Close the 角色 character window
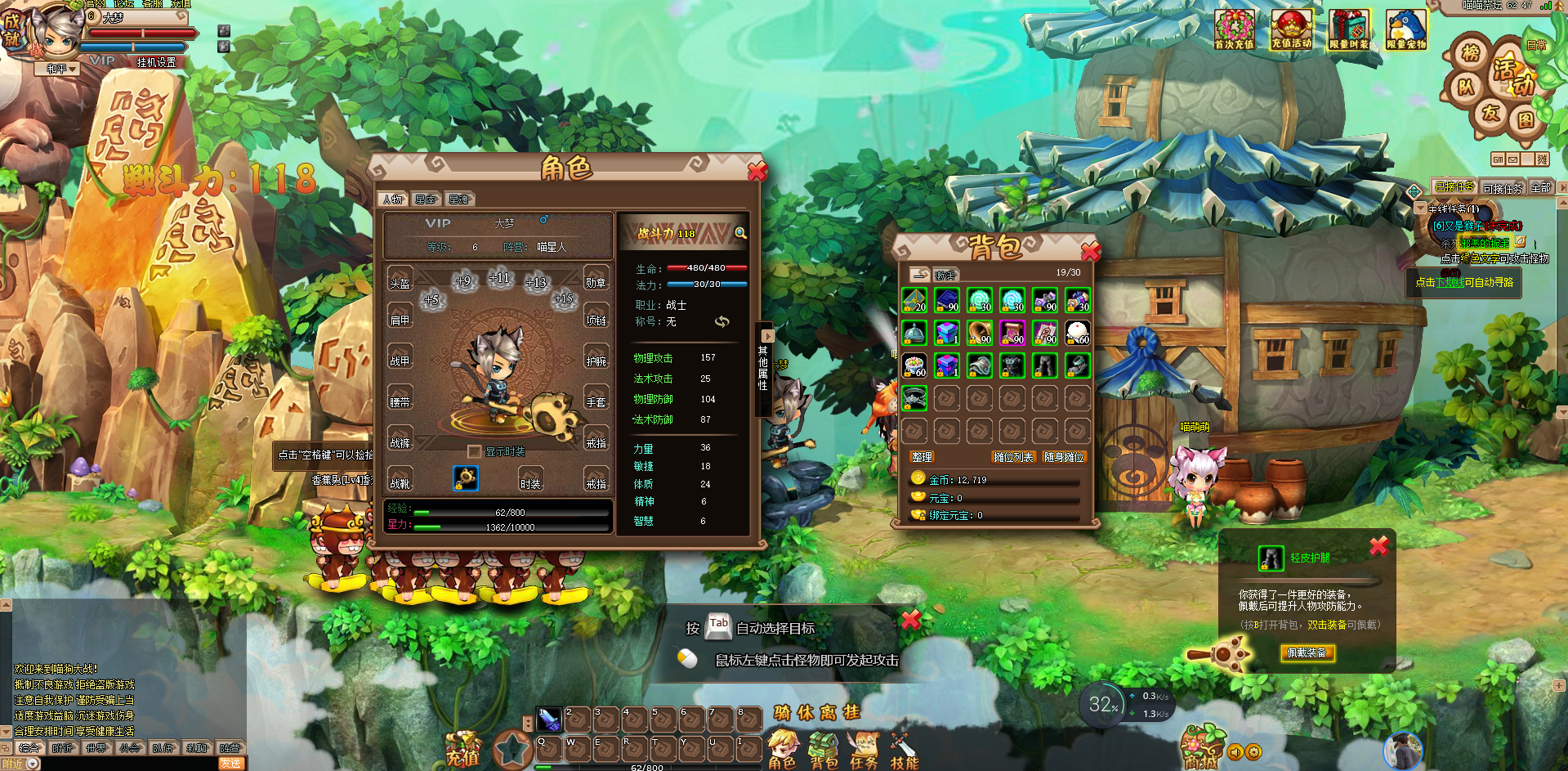The image size is (1568, 771). (757, 171)
